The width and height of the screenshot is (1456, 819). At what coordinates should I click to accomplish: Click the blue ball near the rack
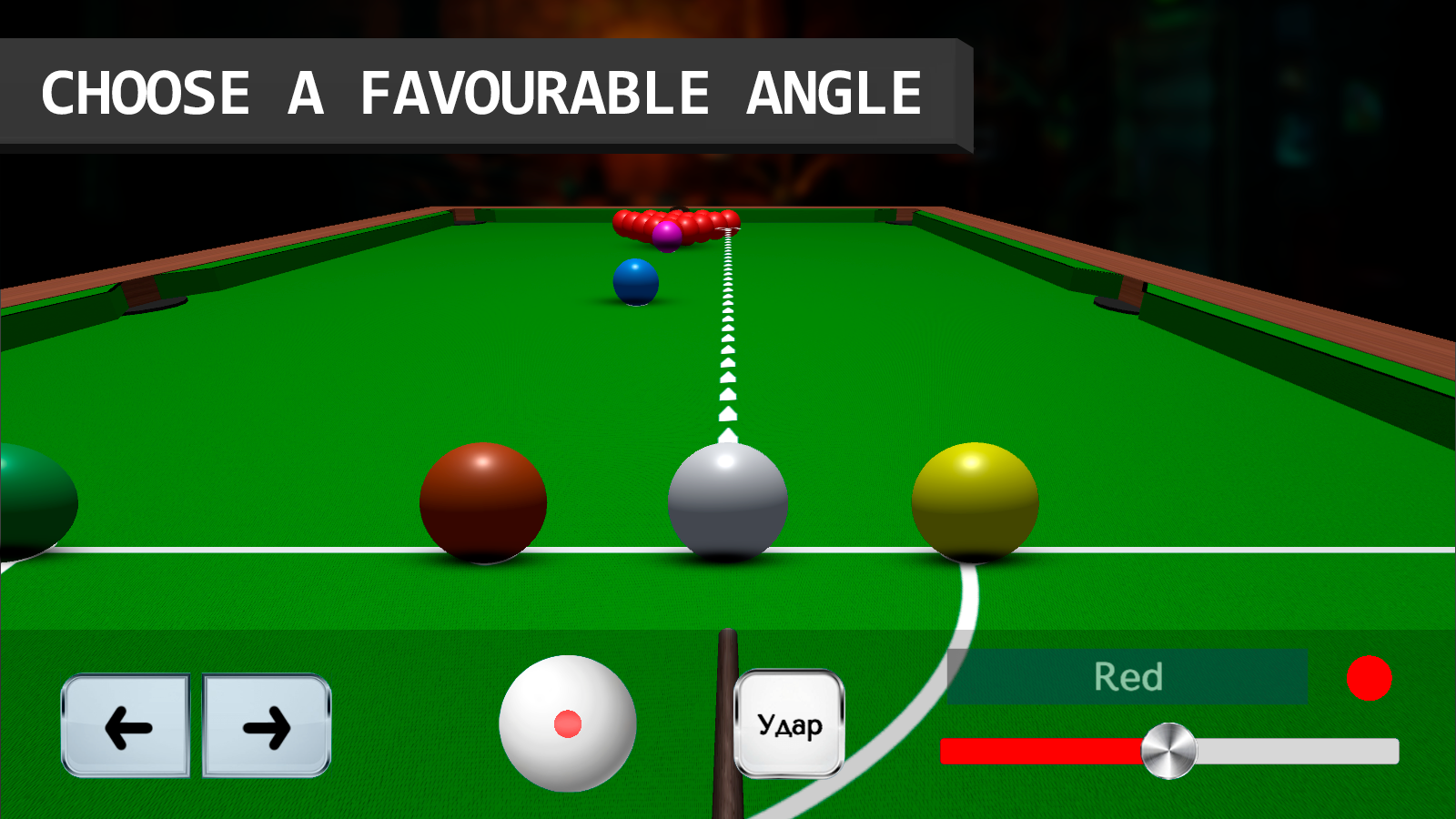click(637, 280)
